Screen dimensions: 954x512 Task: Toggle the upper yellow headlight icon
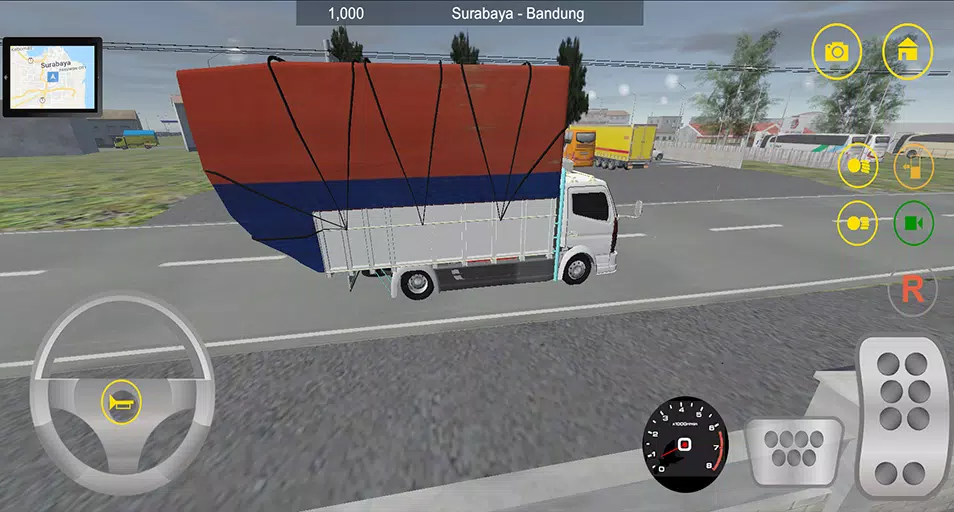pyautogui.click(x=857, y=166)
